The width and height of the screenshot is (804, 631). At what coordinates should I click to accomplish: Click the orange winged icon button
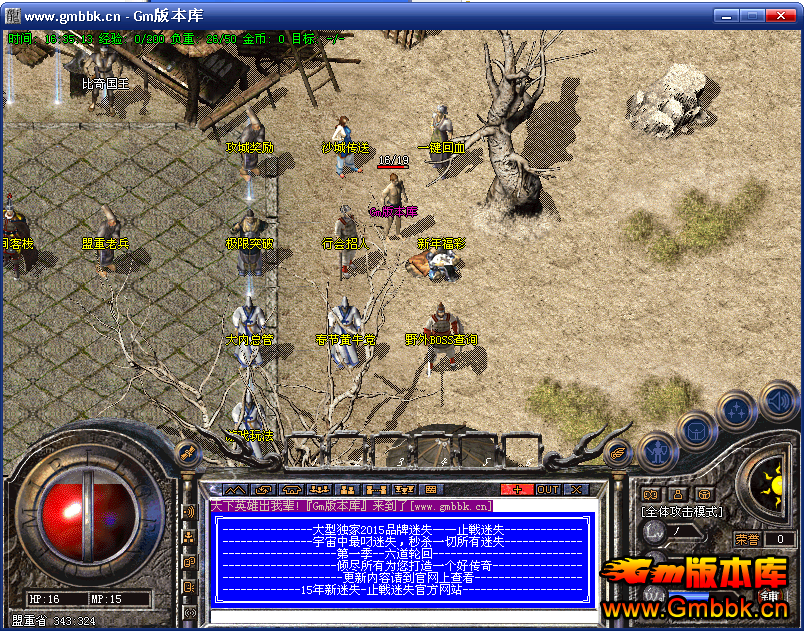tap(619, 452)
